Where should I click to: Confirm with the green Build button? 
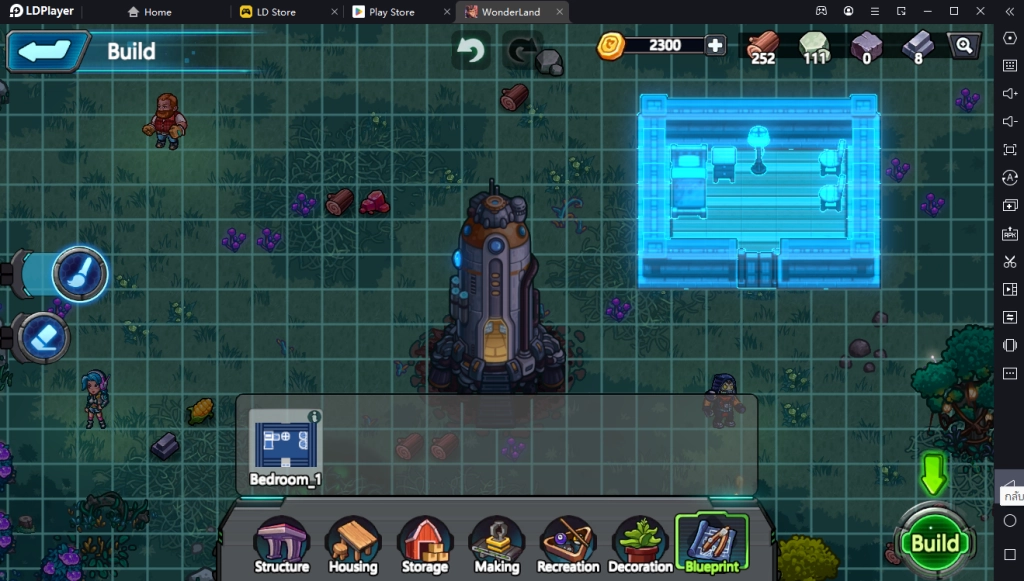[935, 542]
